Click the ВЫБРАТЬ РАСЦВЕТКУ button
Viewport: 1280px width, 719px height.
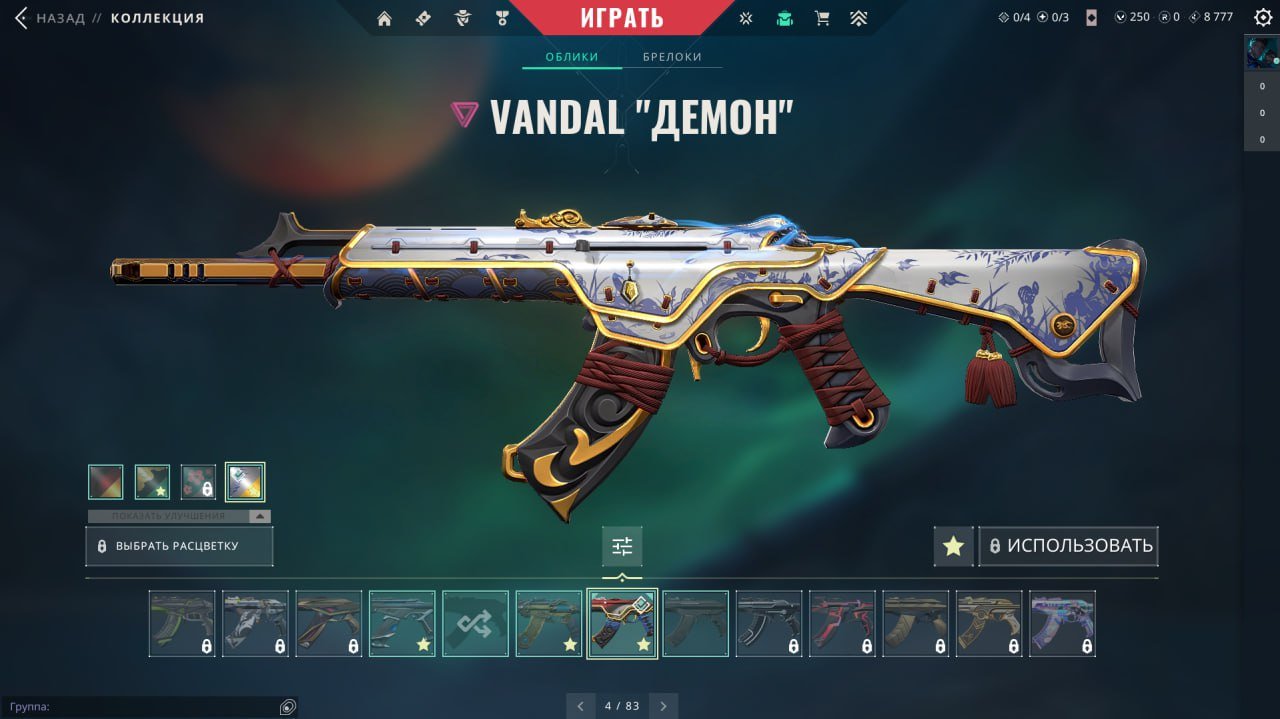179,547
